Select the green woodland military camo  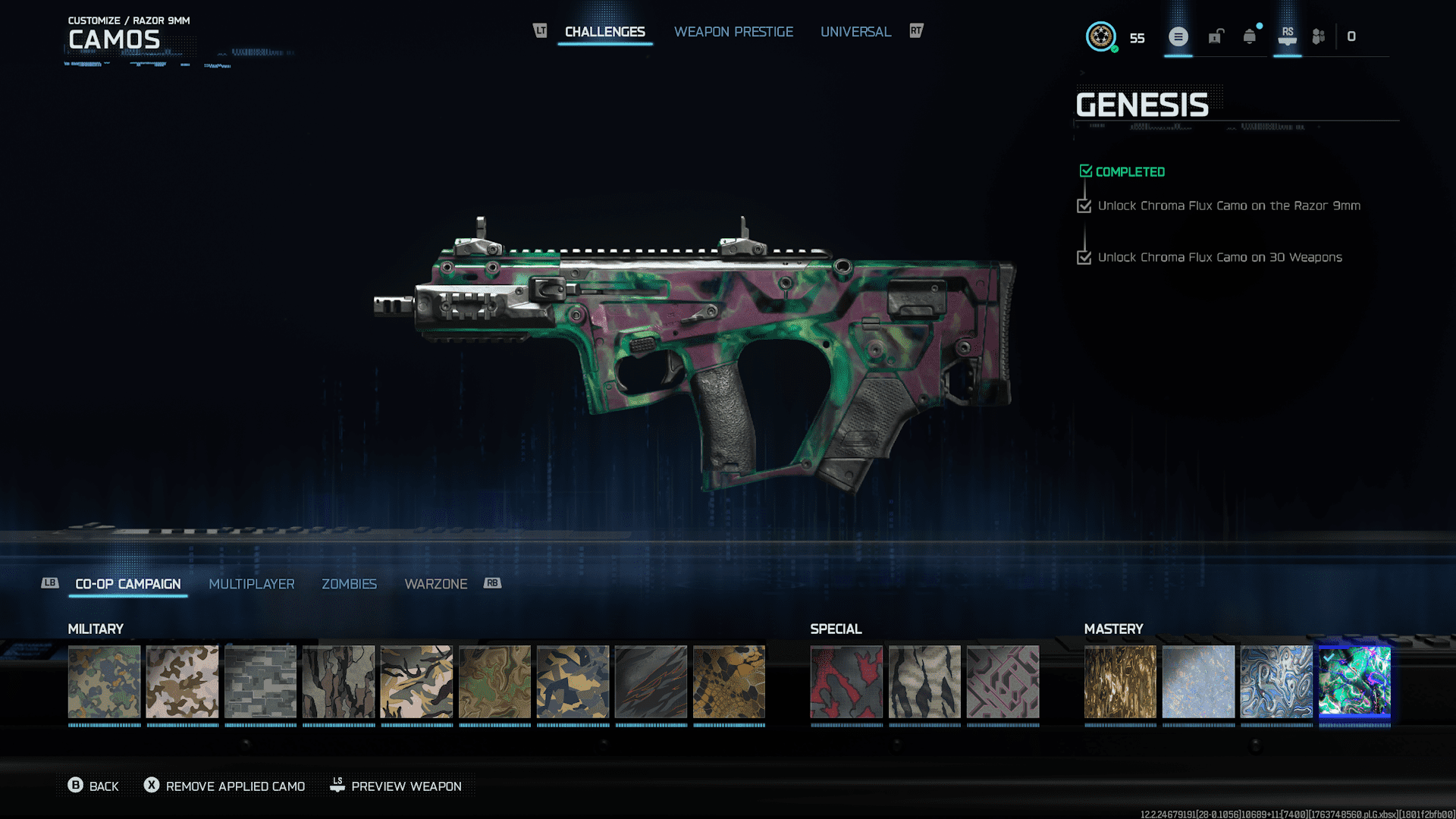105,682
